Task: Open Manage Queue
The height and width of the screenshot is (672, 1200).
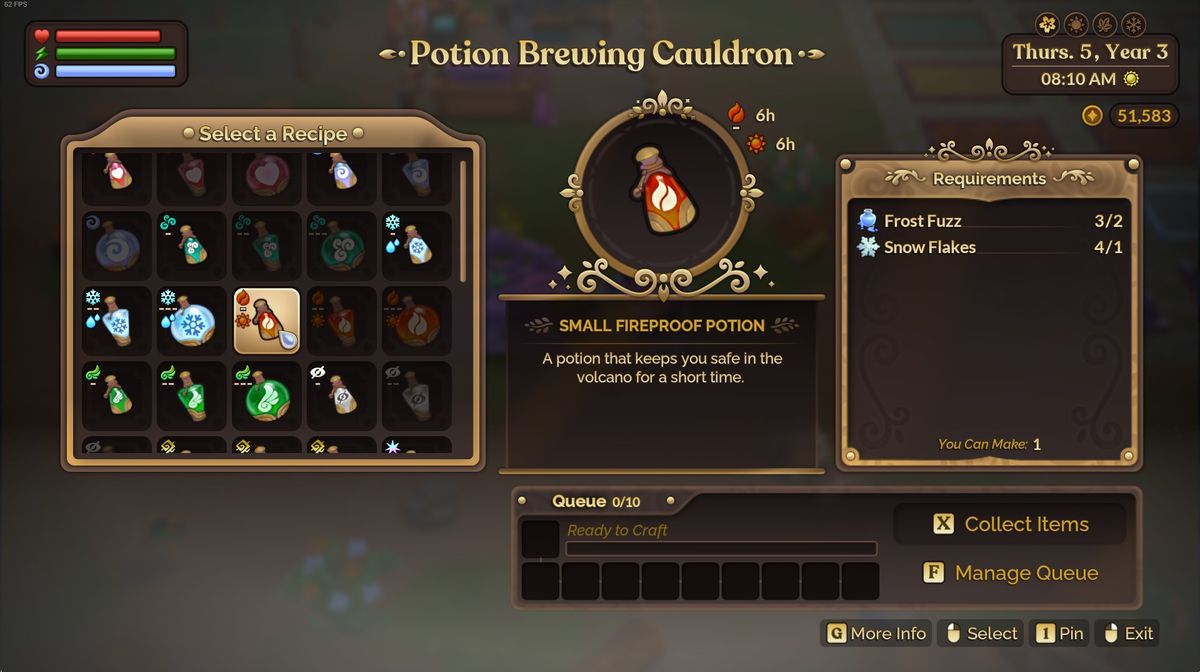Action: [1010, 573]
